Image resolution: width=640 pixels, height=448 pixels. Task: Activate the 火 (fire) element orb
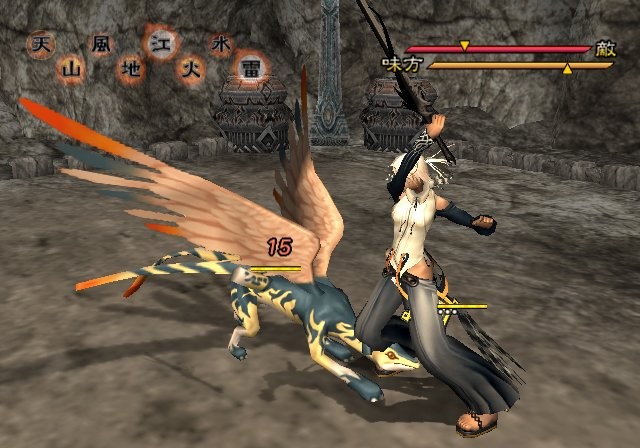[x=190, y=69]
